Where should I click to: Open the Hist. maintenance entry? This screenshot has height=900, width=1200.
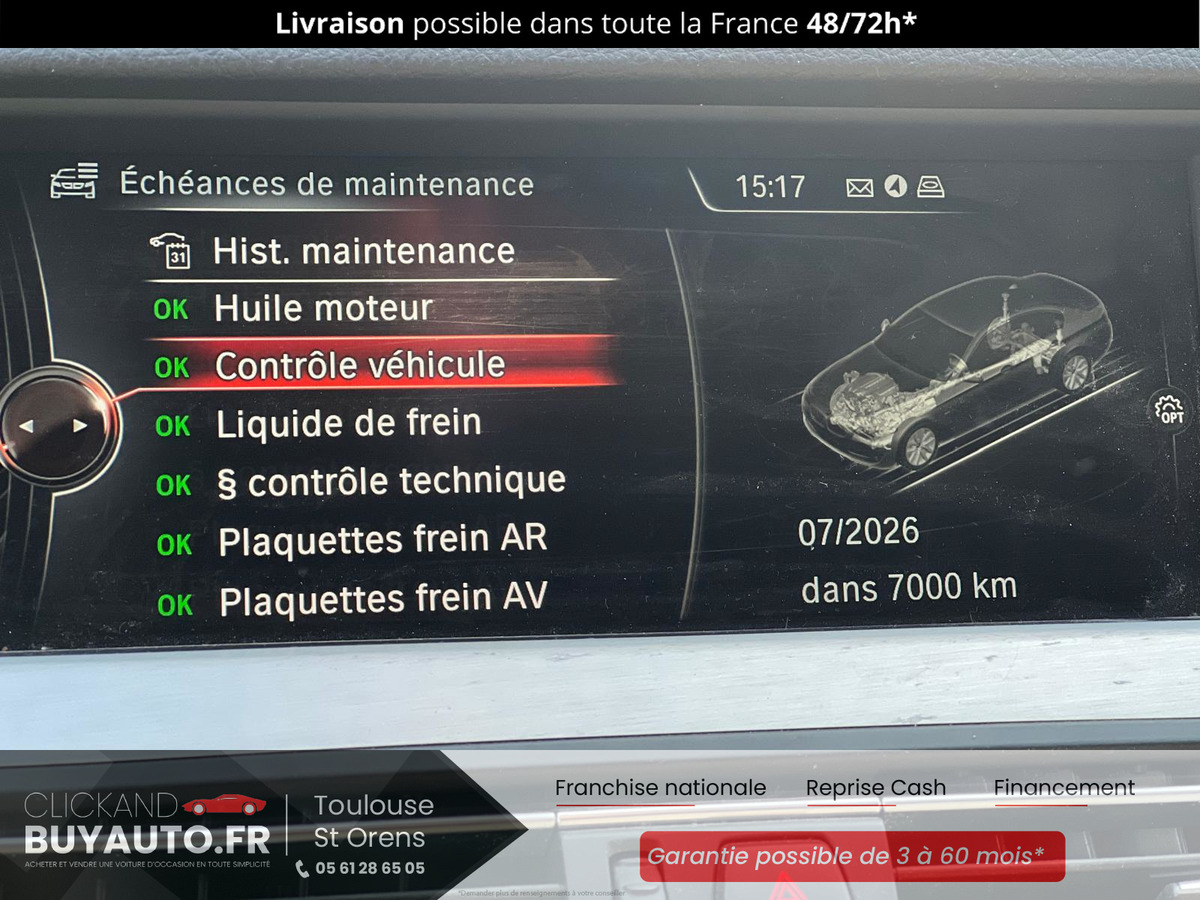click(x=363, y=251)
